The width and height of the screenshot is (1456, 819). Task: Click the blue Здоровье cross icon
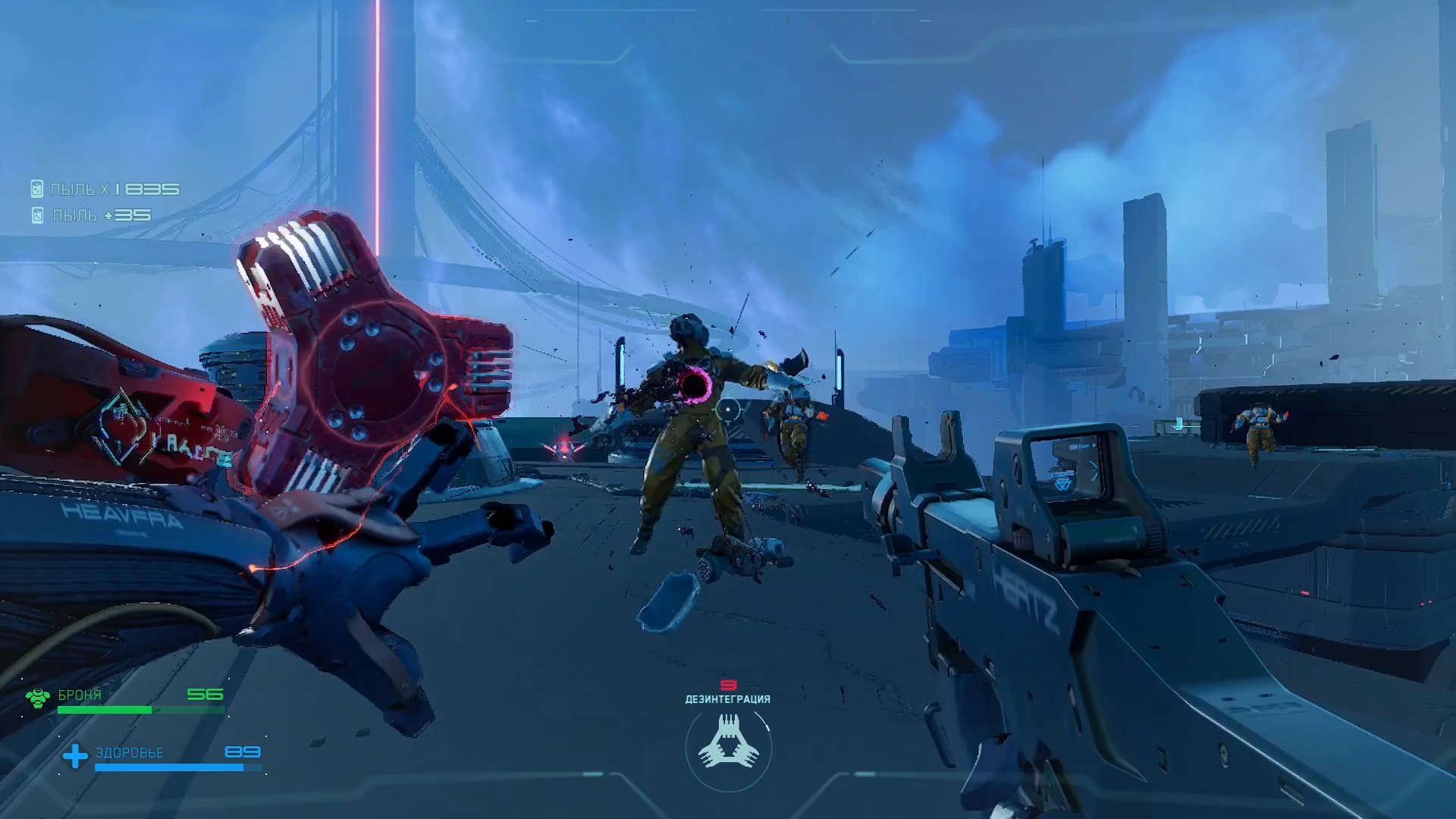click(x=75, y=755)
